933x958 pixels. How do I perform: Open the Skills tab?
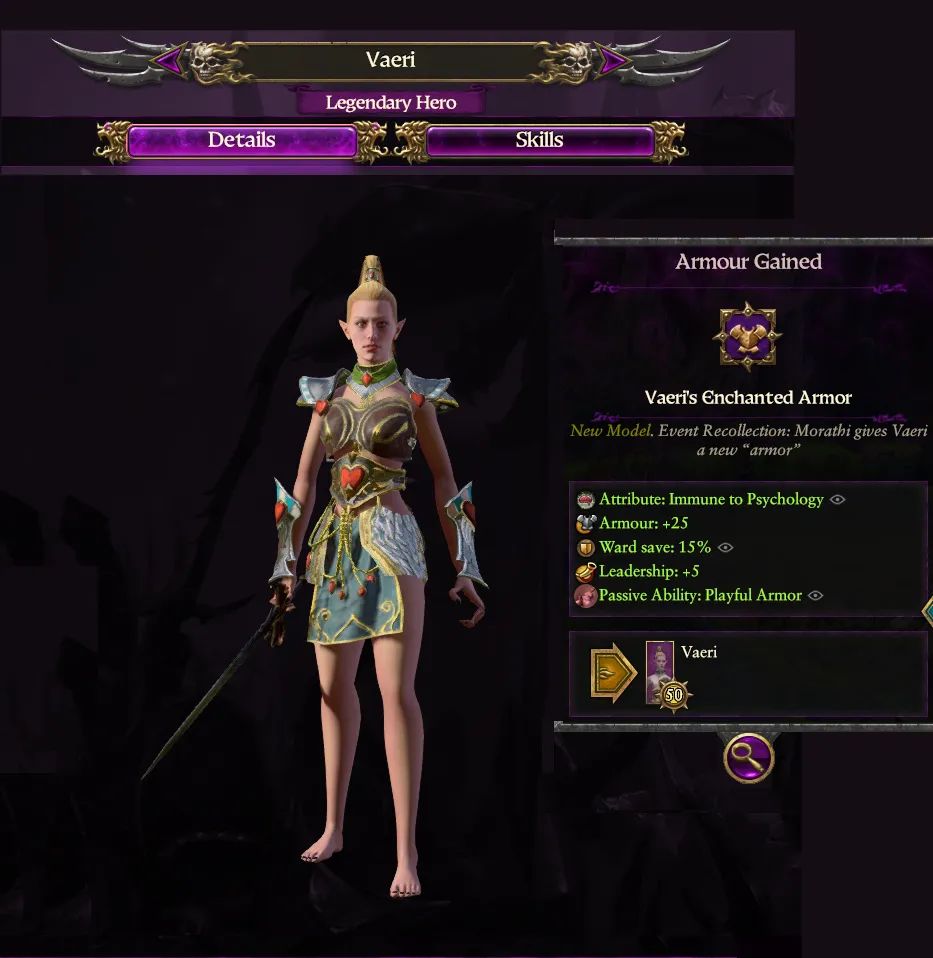pos(539,141)
